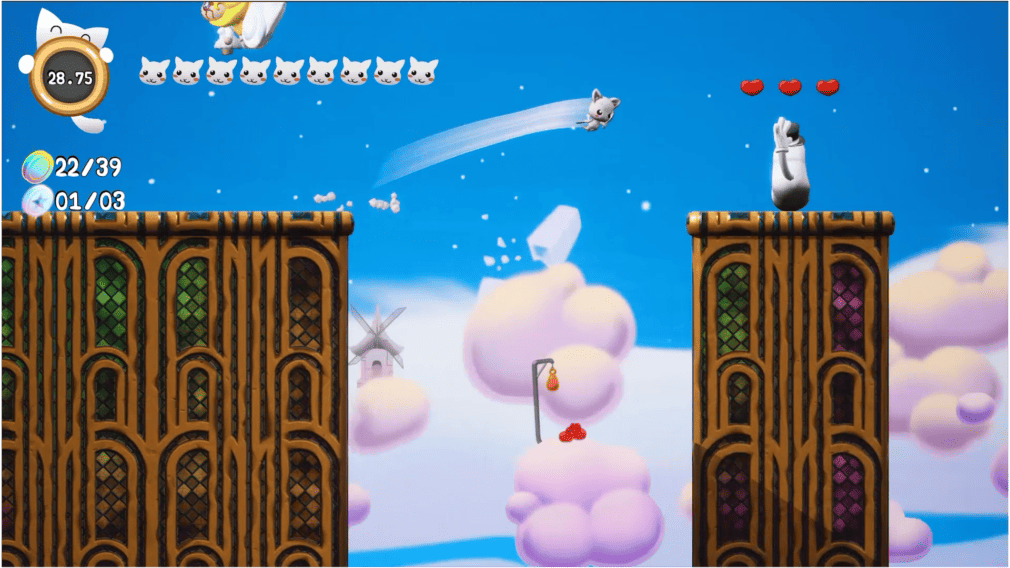Select the blue crystal collectible icon

(x=38, y=200)
